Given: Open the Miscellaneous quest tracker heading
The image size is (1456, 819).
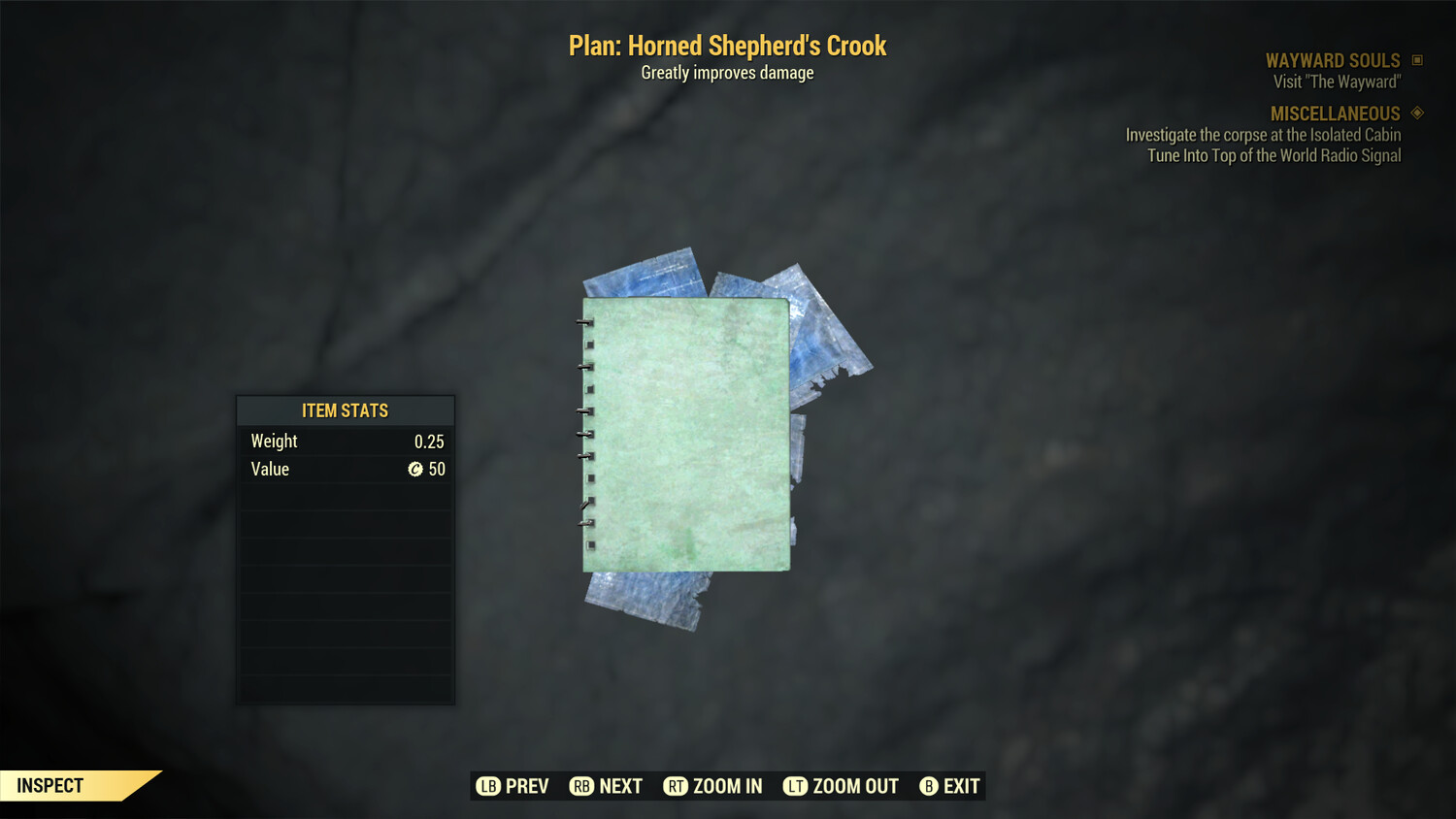Looking at the screenshot, I should (1335, 114).
